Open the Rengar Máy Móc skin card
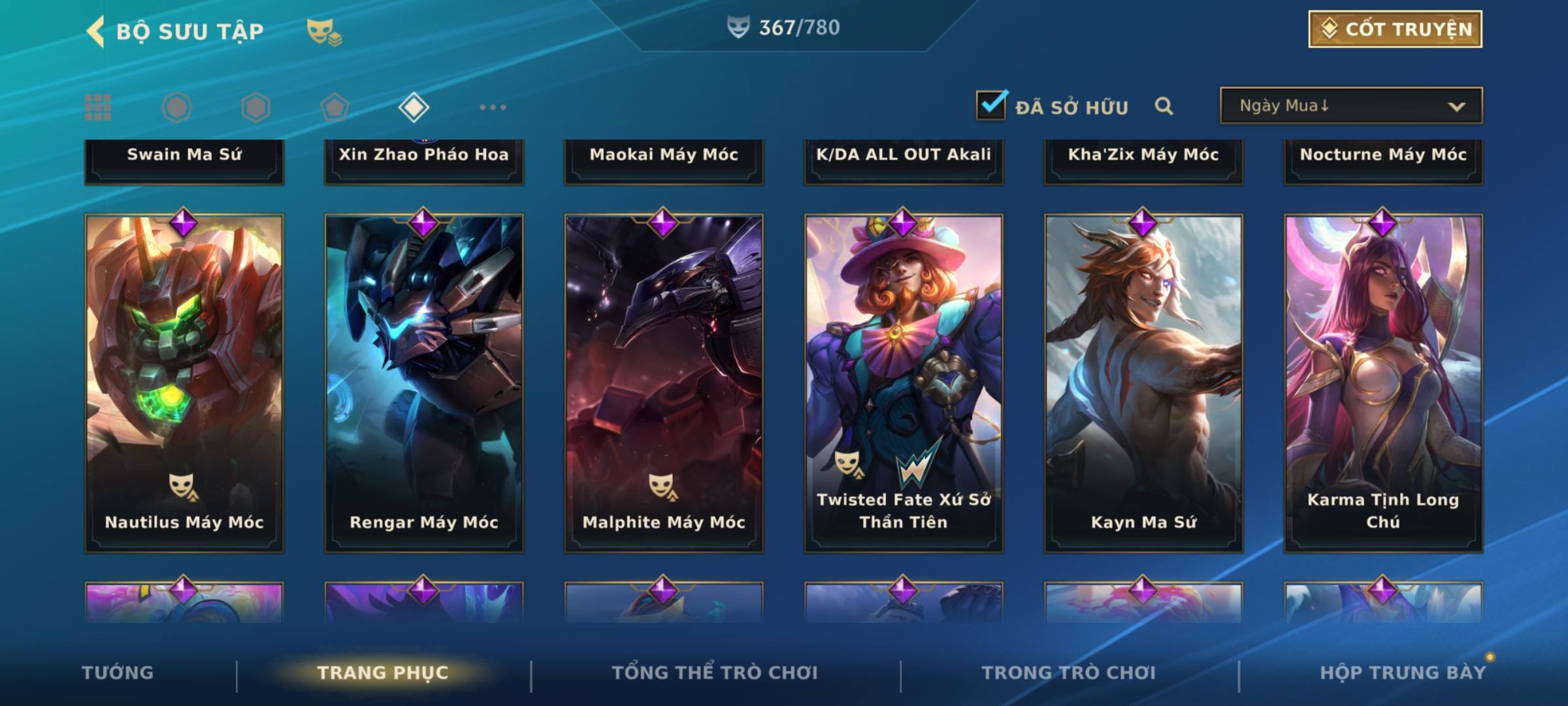 pyautogui.click(x=424, y=384)
